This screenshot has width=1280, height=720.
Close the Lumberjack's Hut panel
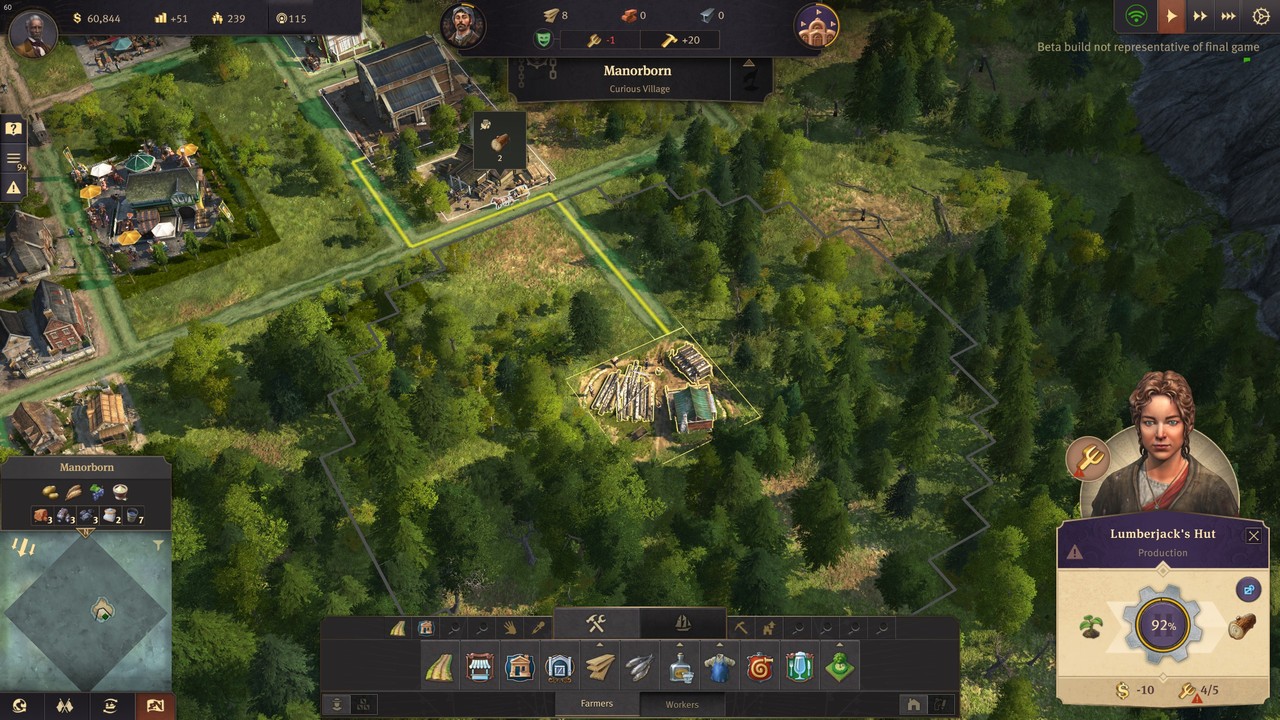(x=1253, y=536)
